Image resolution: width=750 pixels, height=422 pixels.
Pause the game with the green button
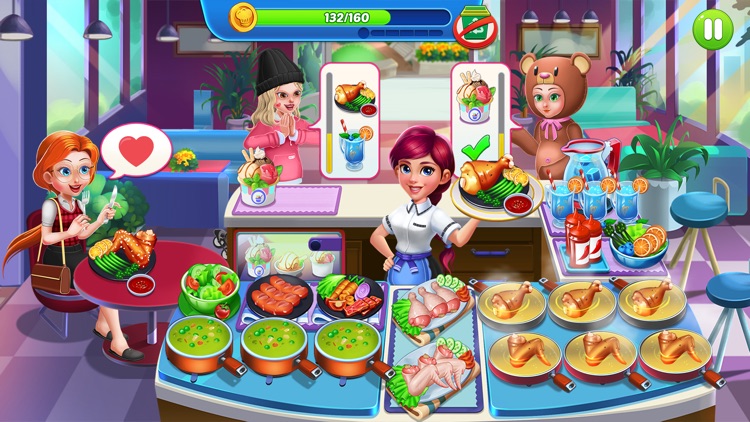point(712,28)
